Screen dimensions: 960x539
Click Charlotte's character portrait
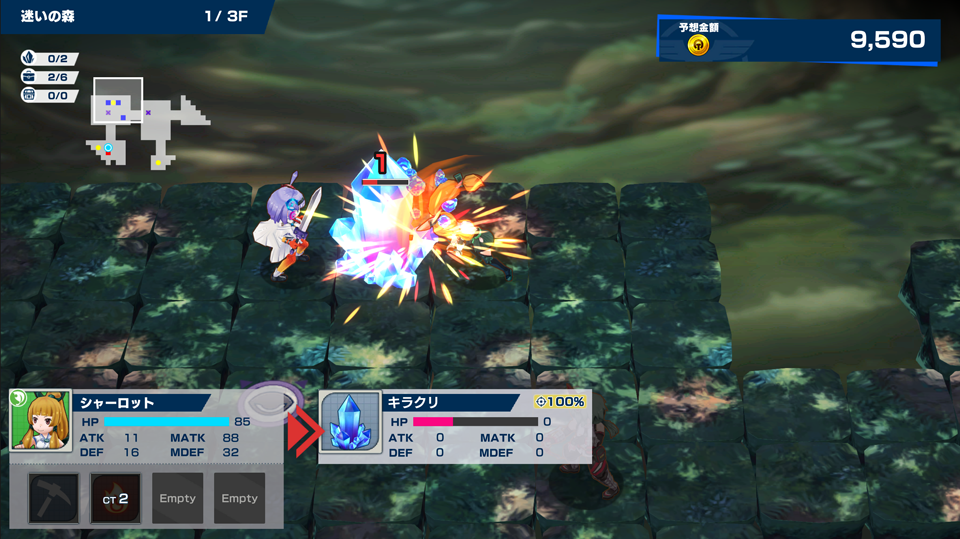[41, 421]
